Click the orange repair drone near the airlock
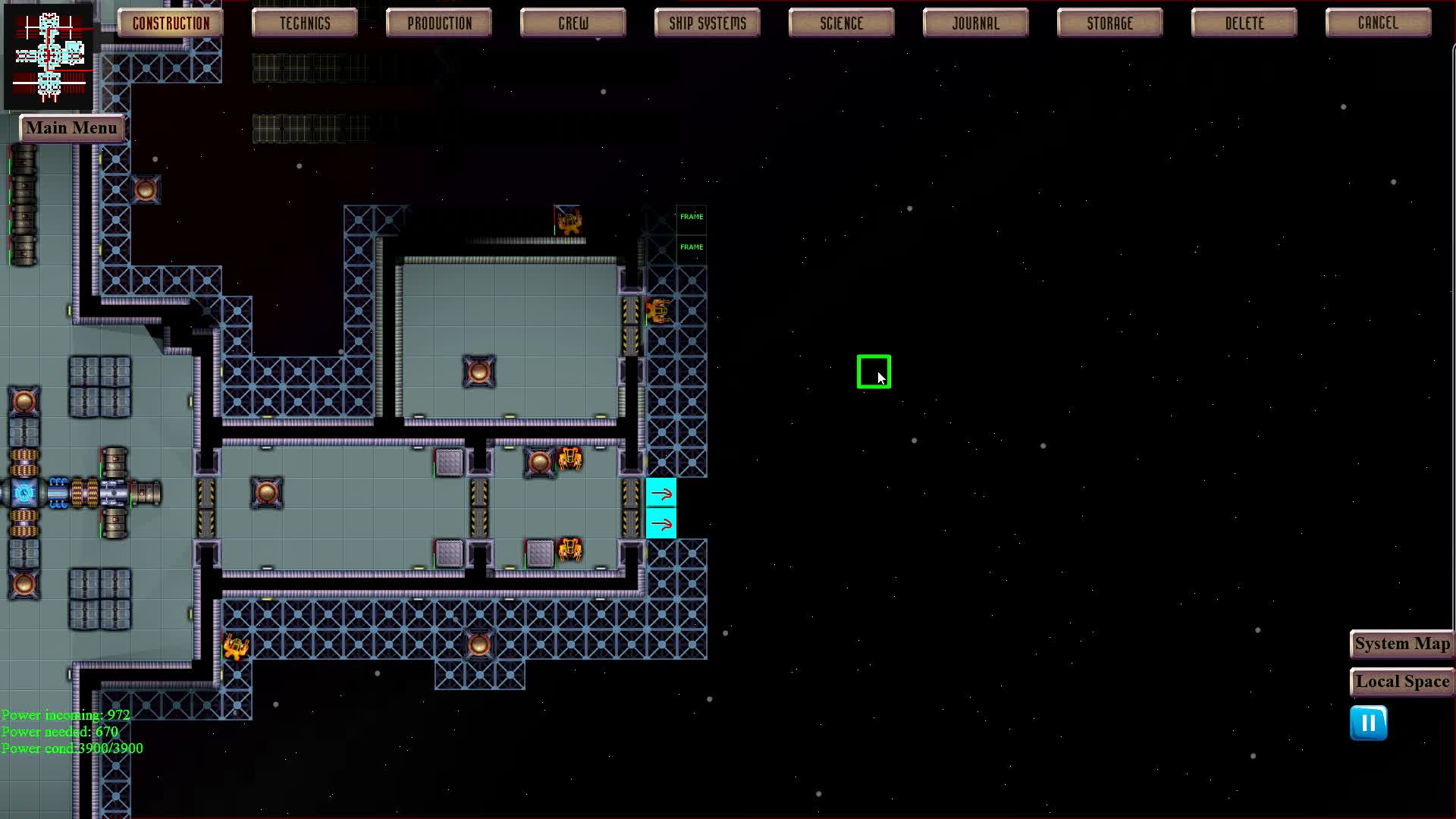Viewport: 1456px width, 819px height. 657,311
